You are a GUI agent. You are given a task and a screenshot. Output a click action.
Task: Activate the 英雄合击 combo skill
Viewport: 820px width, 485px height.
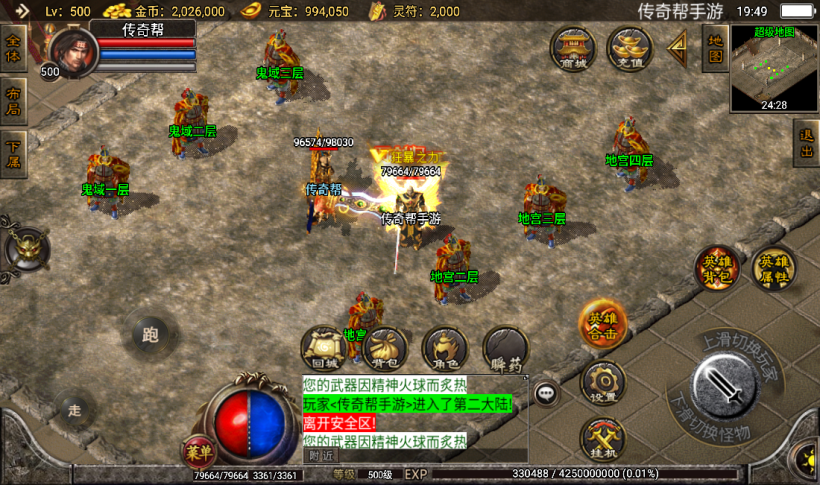coord(602,324)
